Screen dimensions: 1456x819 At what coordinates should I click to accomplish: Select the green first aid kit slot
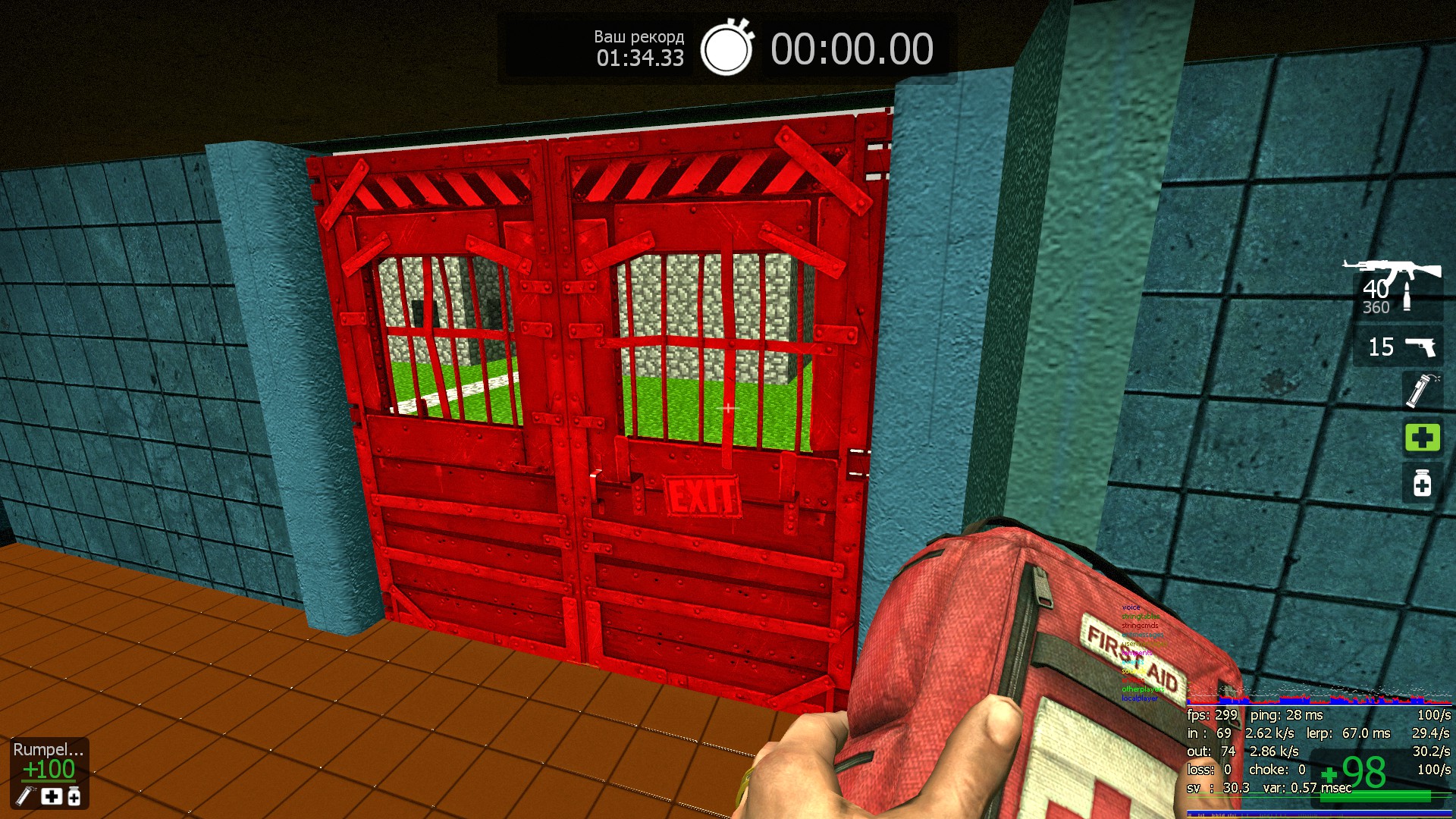click(x=1422, y=438)
